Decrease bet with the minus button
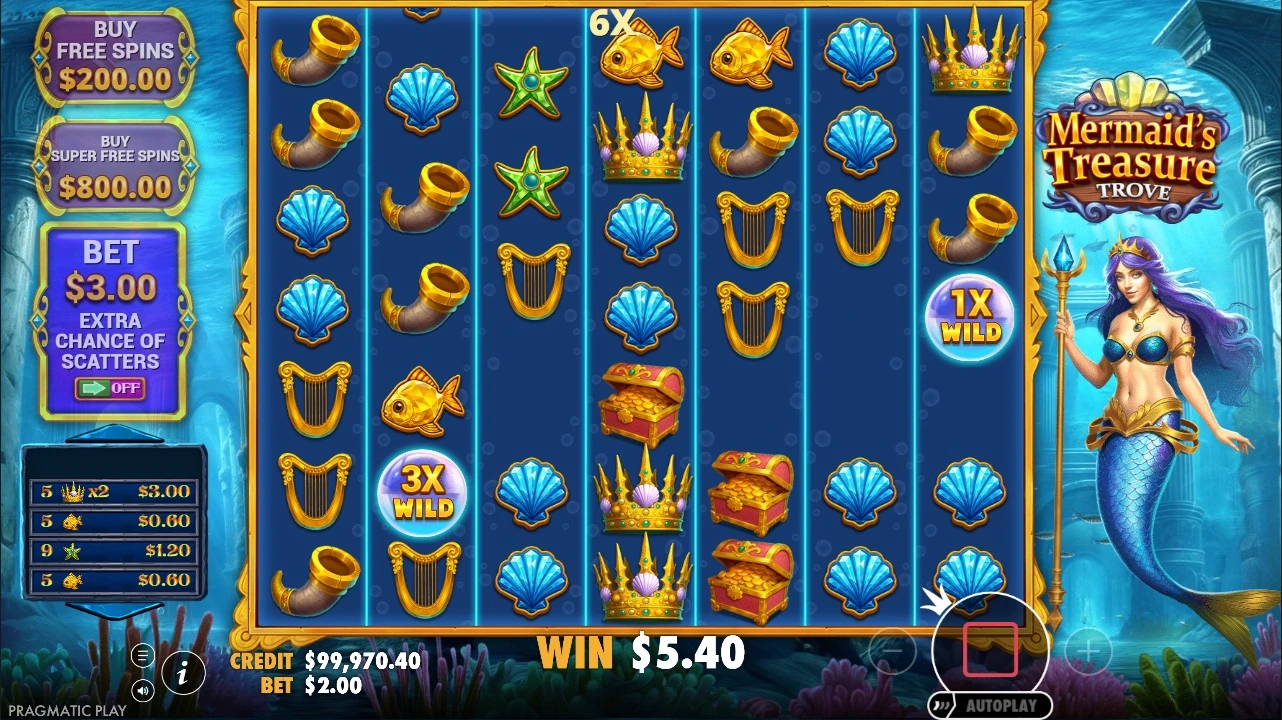This screenshot has width=1282, height=720. pos(892,653)
